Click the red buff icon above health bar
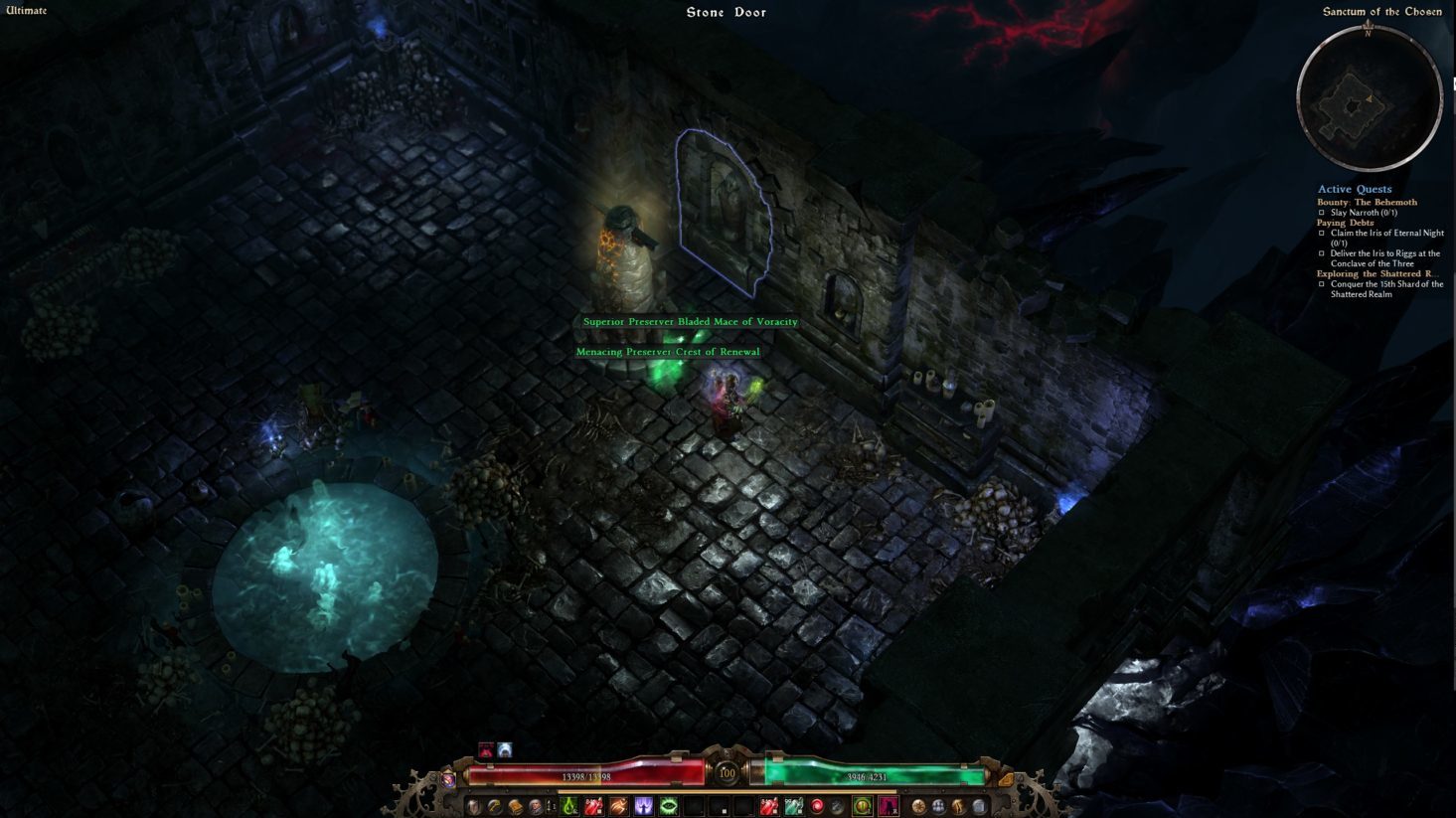Screen dimensions: 1456x818 [486, 750]
